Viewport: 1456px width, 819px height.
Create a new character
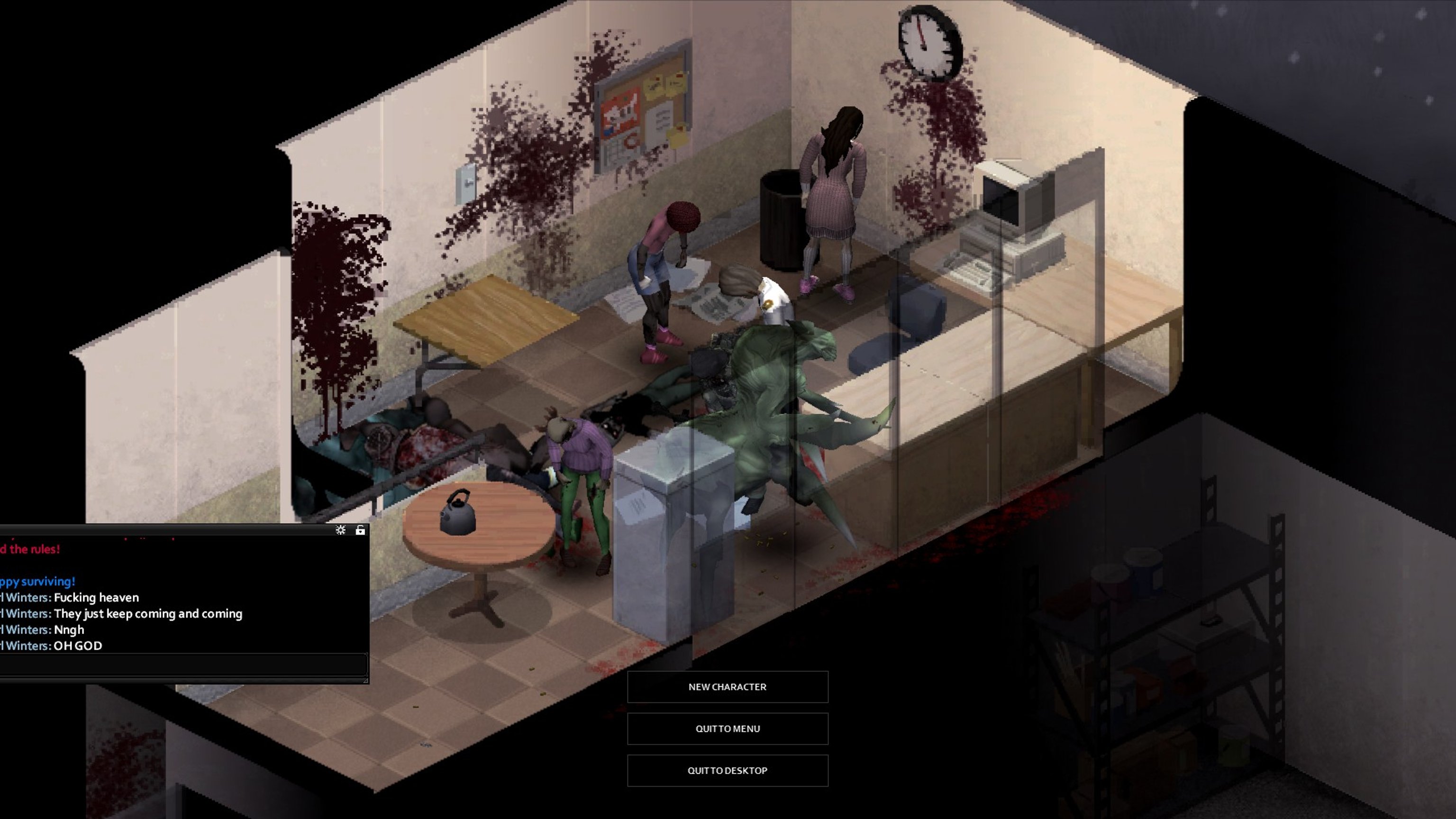tap(728, 687)
